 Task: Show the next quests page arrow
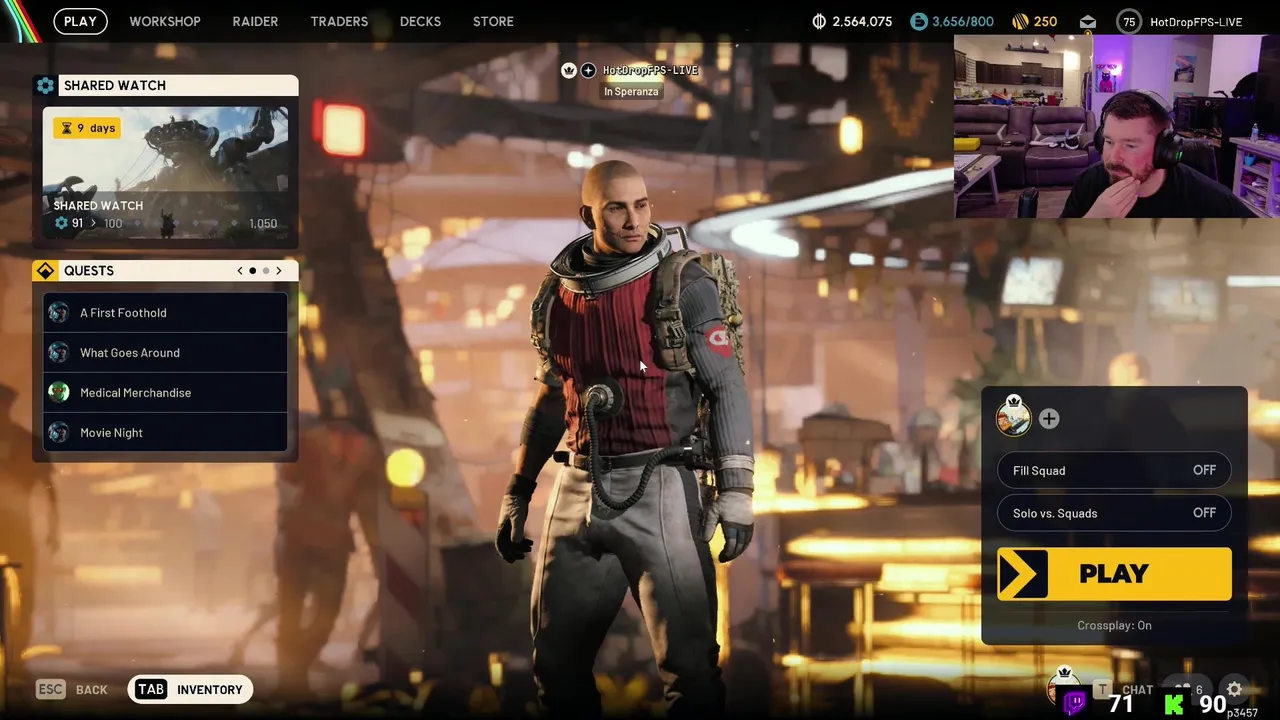279,271
